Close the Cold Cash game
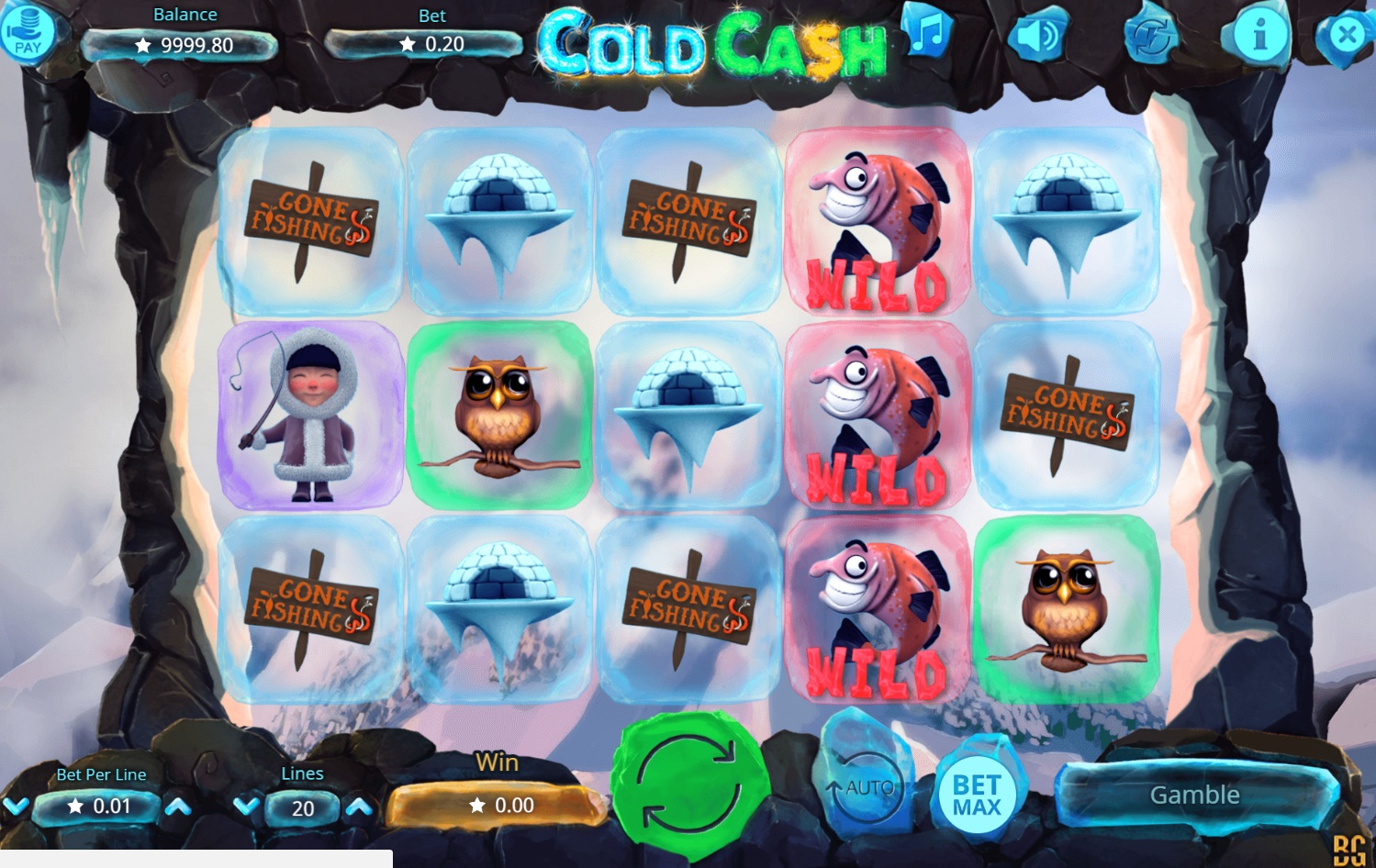The image size is (1376, 868). [x=1346, y=36]
